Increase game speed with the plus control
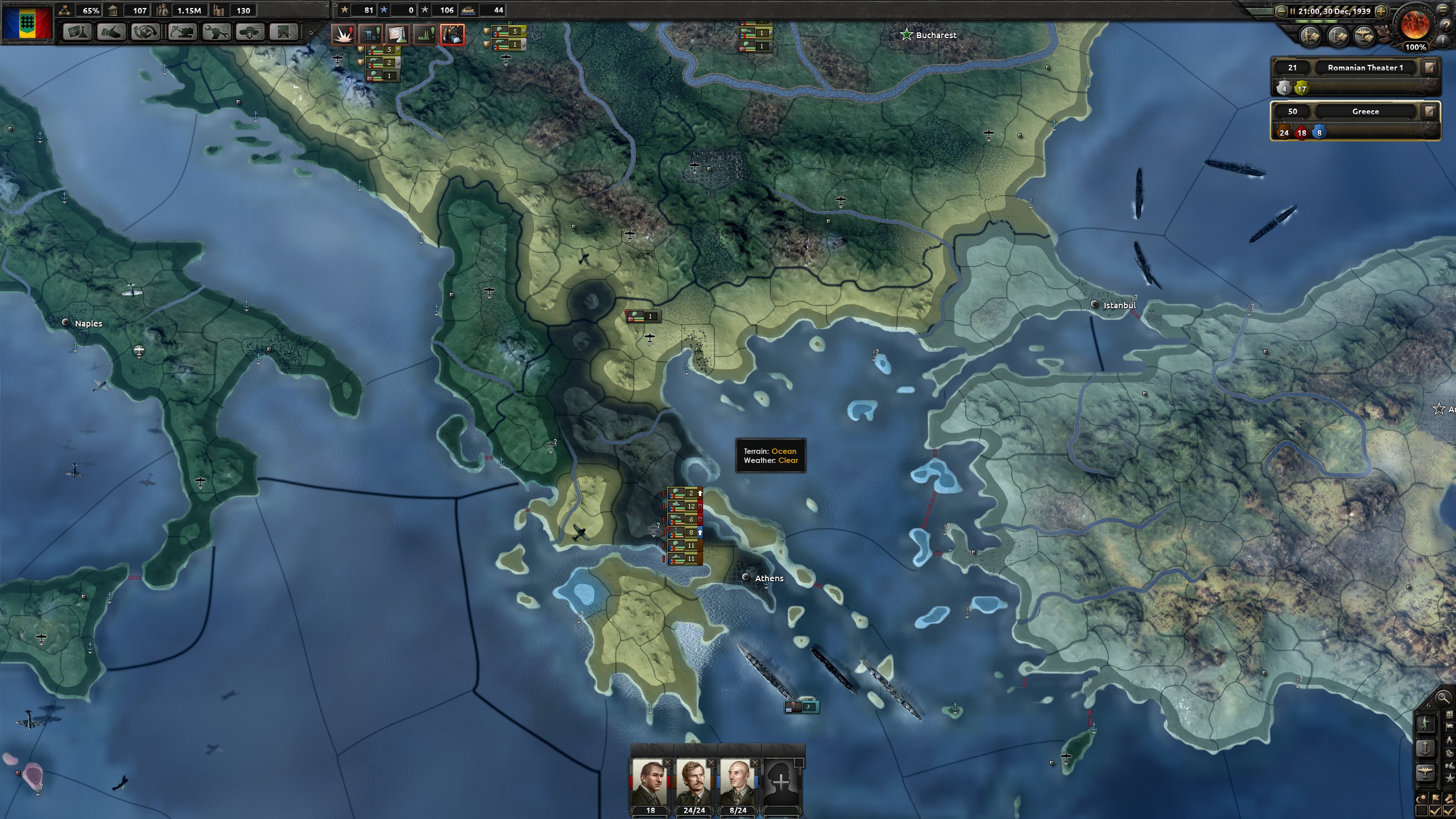This screenshot has height=819, width=1456. coord(1381,11)
